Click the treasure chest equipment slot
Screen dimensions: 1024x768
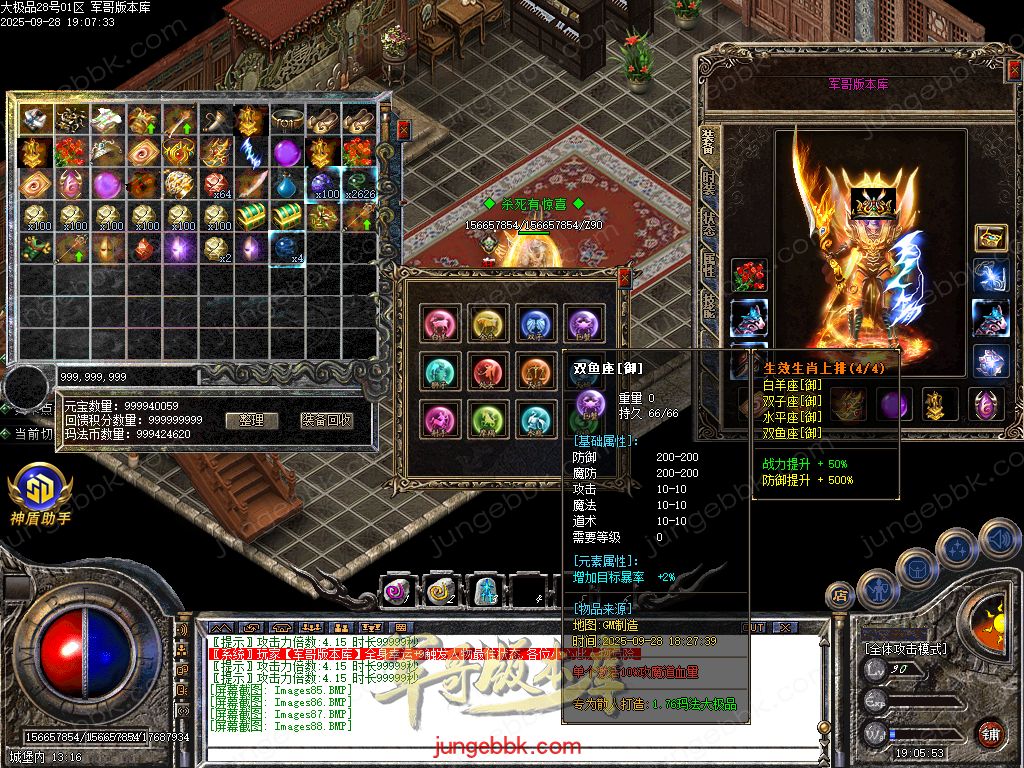point(990,237)
